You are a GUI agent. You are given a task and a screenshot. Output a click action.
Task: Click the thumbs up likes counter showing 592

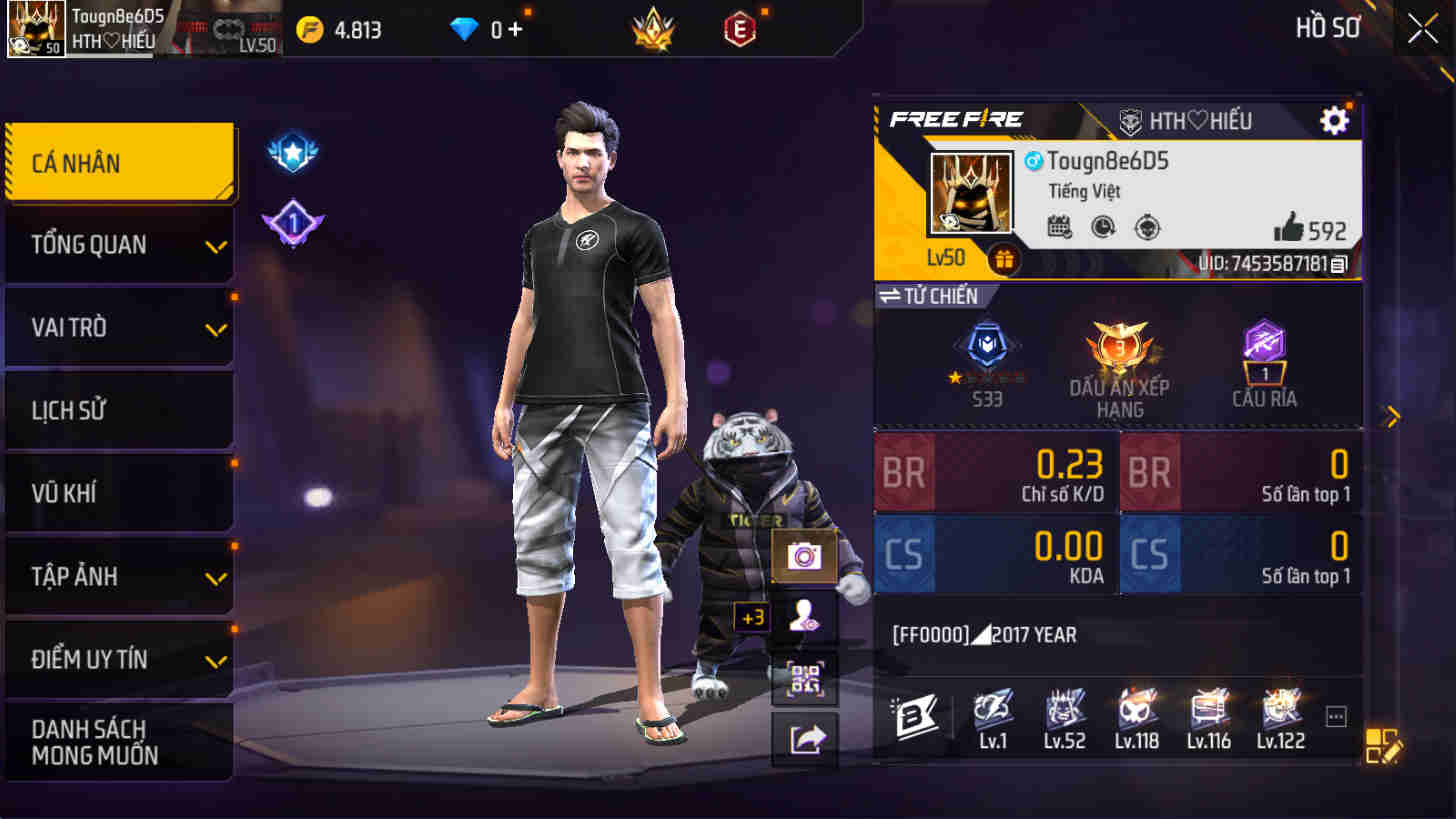(x=1311, y=229)
